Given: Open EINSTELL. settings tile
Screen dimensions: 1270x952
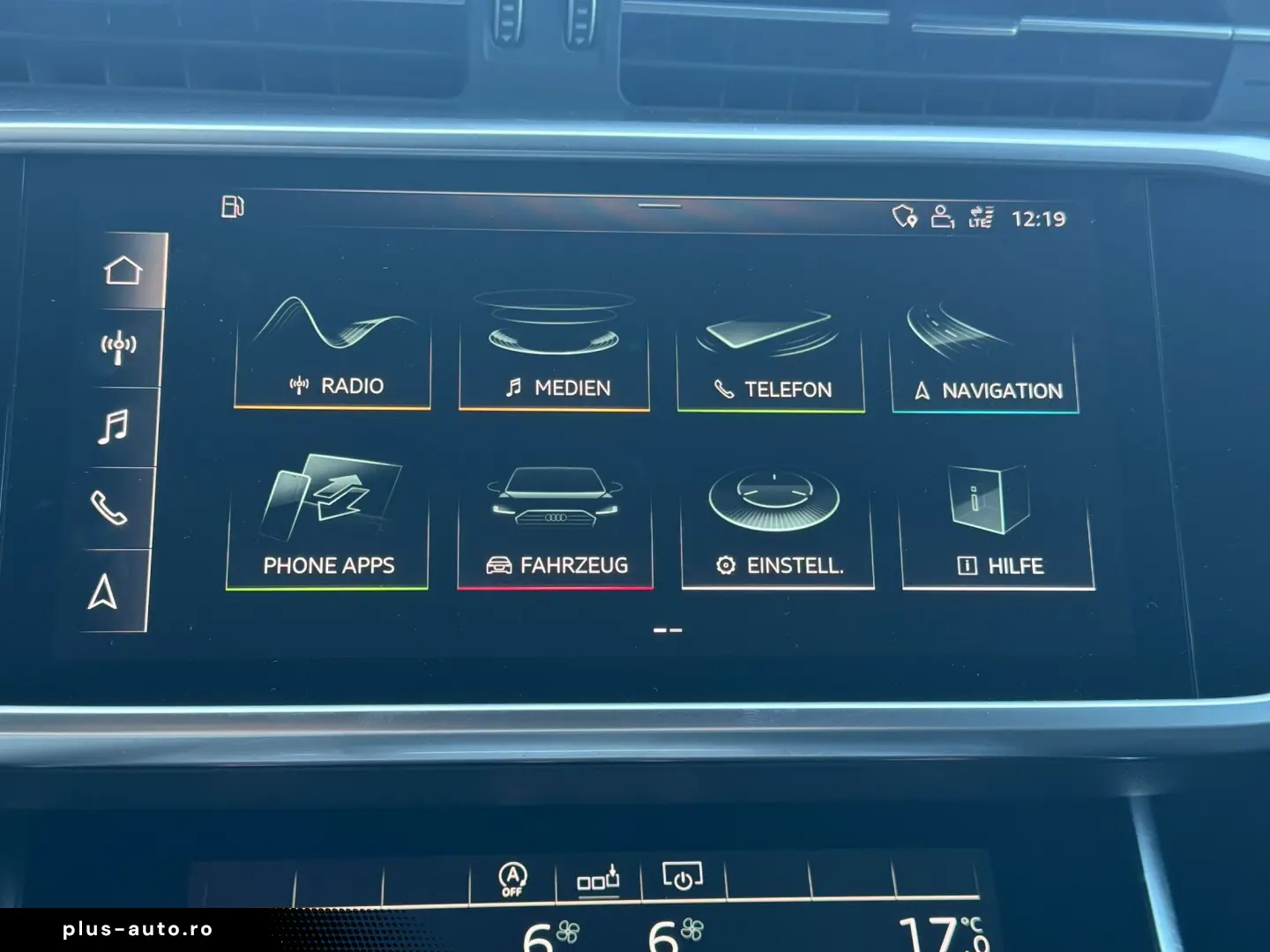Looking at the screenshot, I should [x=777, y=527].
